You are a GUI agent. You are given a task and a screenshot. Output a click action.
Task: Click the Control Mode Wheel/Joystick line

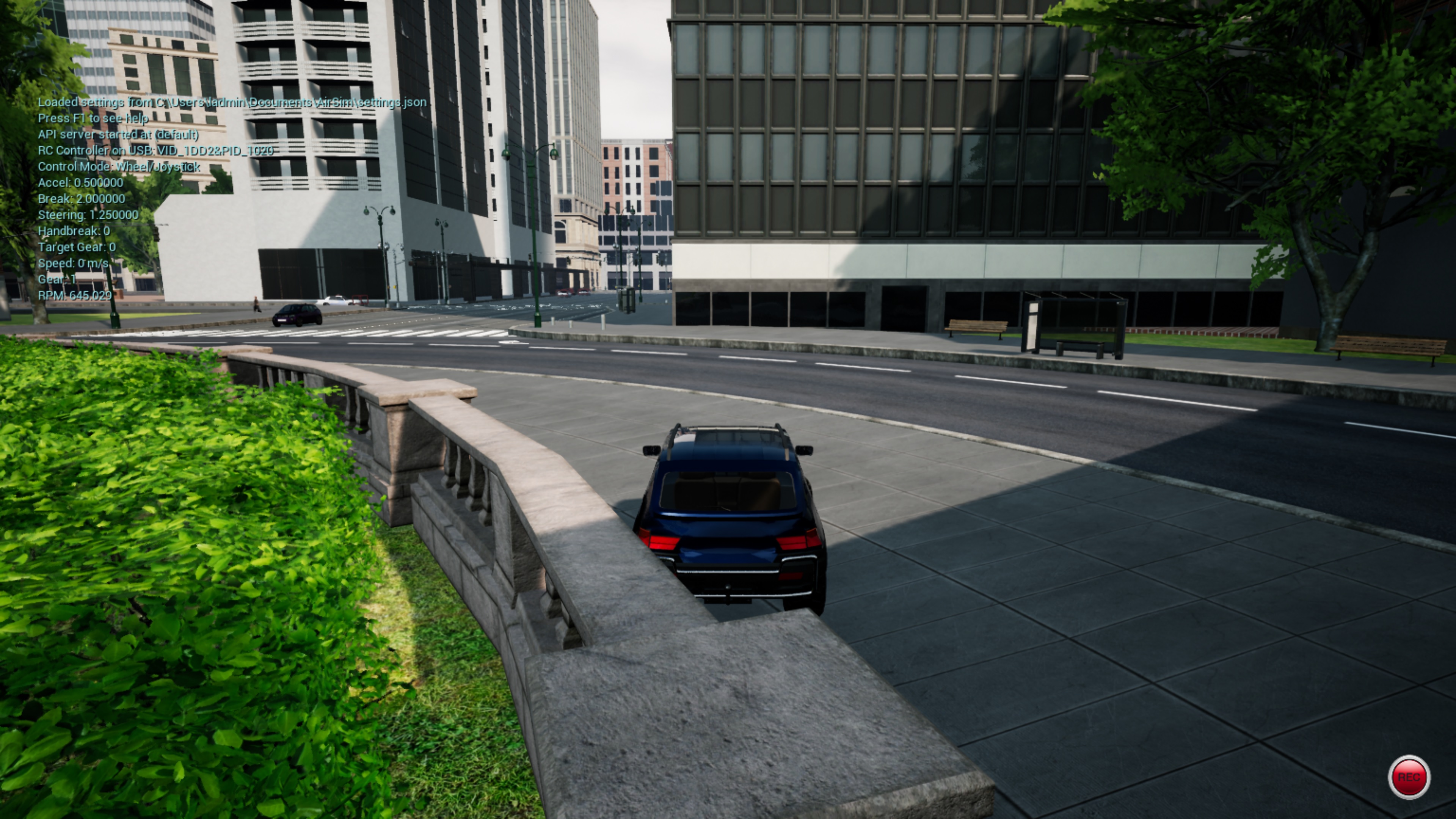(119, 167)
